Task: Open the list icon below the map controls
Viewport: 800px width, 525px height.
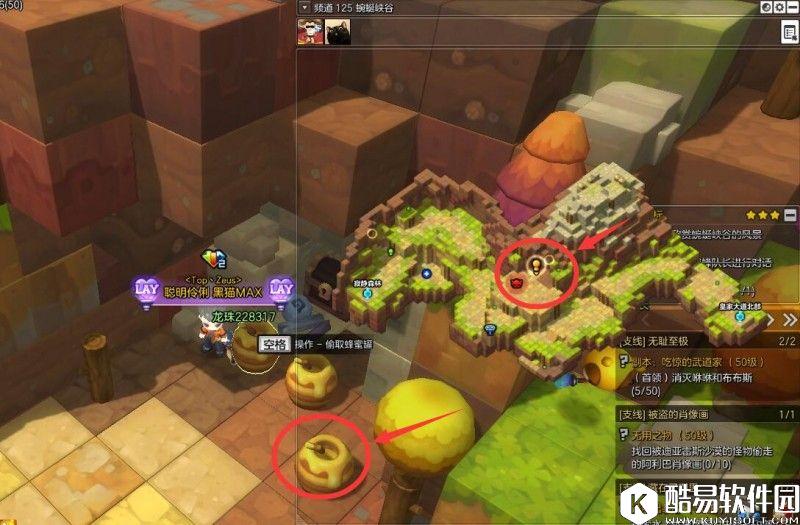Action: point(788,31)
